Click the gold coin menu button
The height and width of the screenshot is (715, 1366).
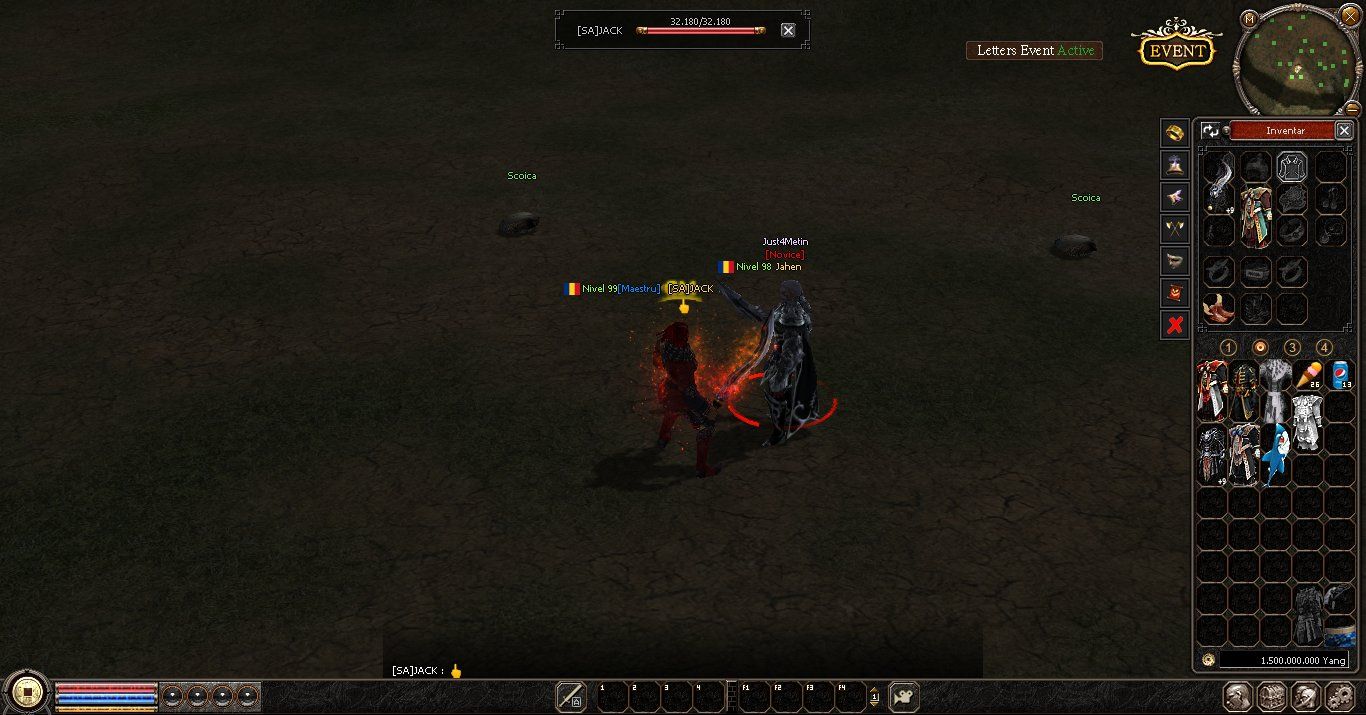(x=27, y=691)
